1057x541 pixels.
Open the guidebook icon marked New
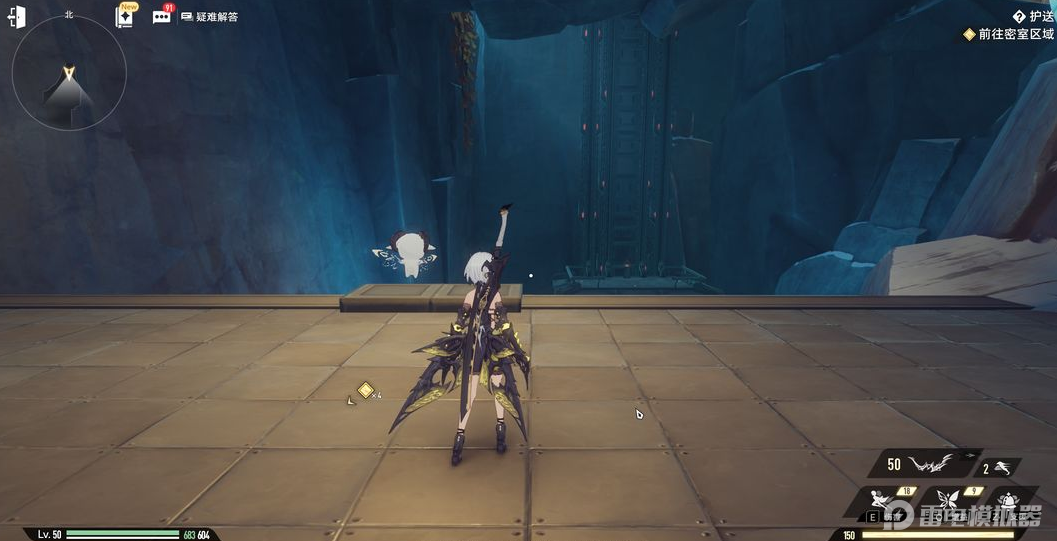pyautogui.click(x=125, y=16)
